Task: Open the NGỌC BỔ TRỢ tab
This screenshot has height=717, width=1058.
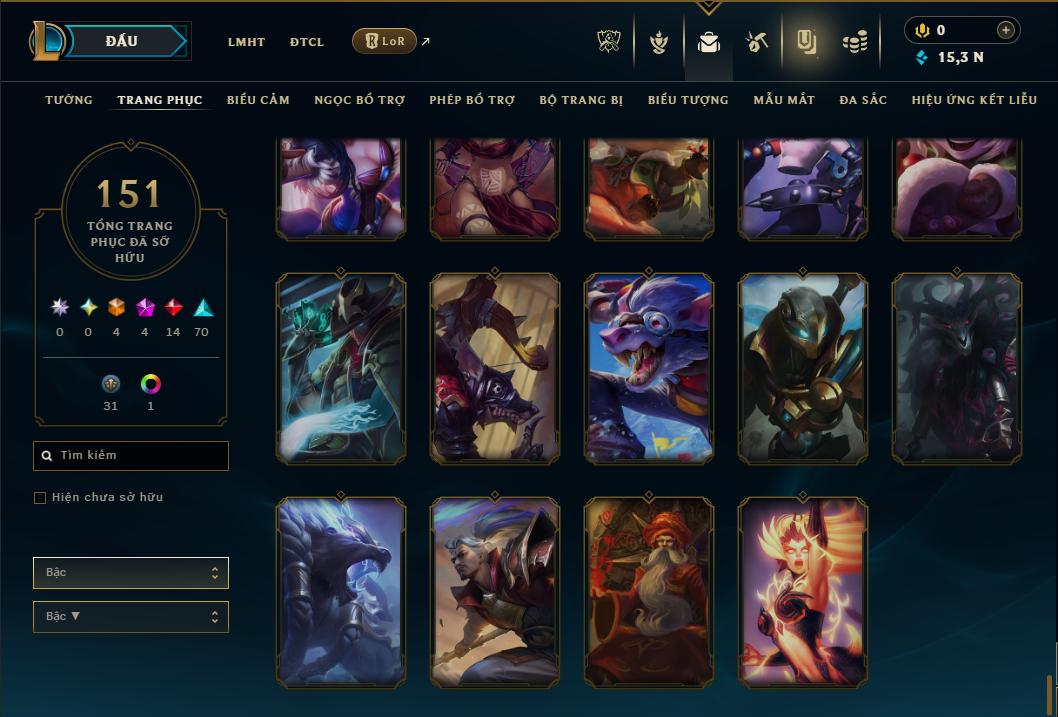Action: click(x=359, y=100)
